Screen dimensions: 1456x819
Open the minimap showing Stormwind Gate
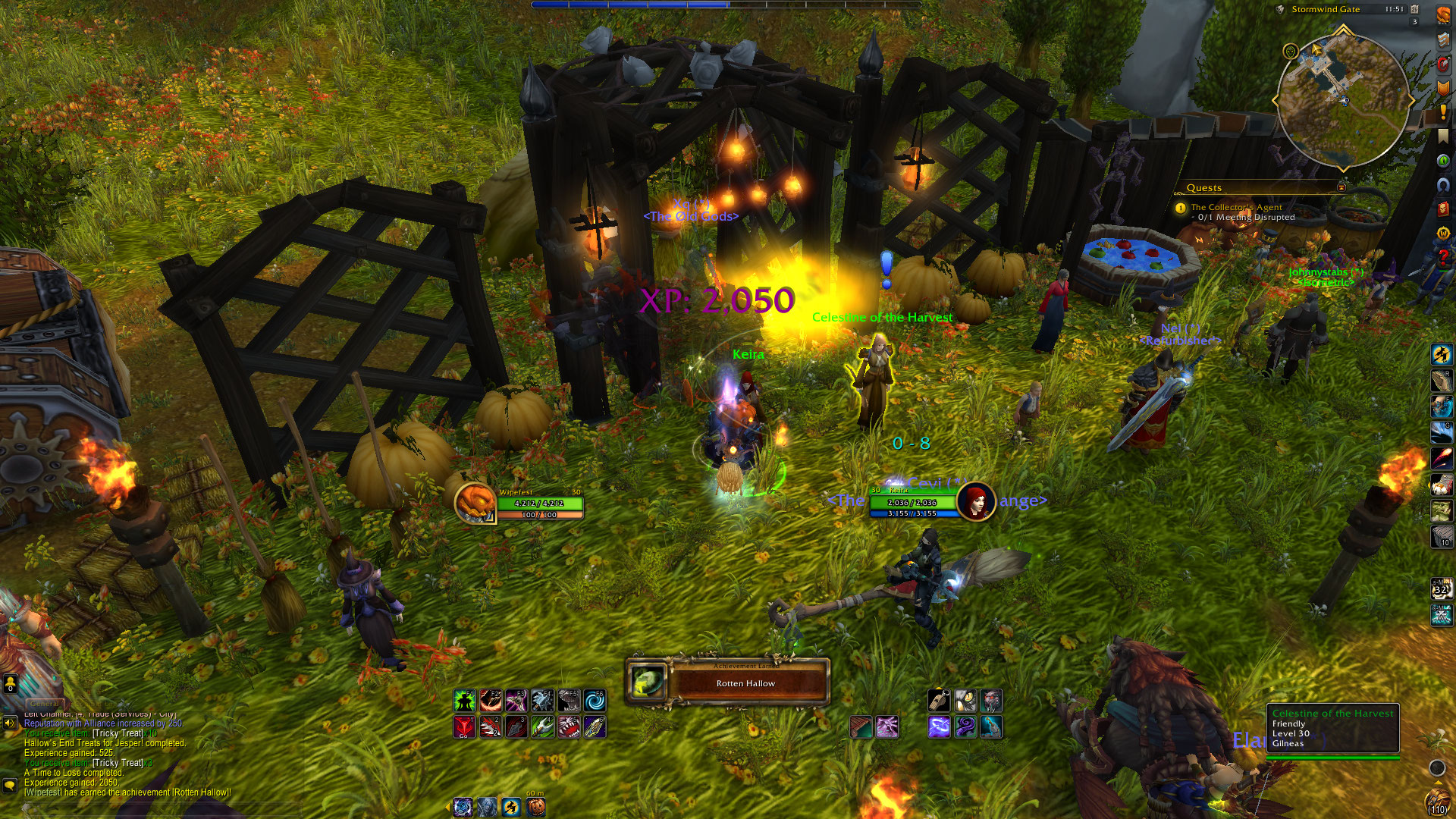pos(1343,99)
